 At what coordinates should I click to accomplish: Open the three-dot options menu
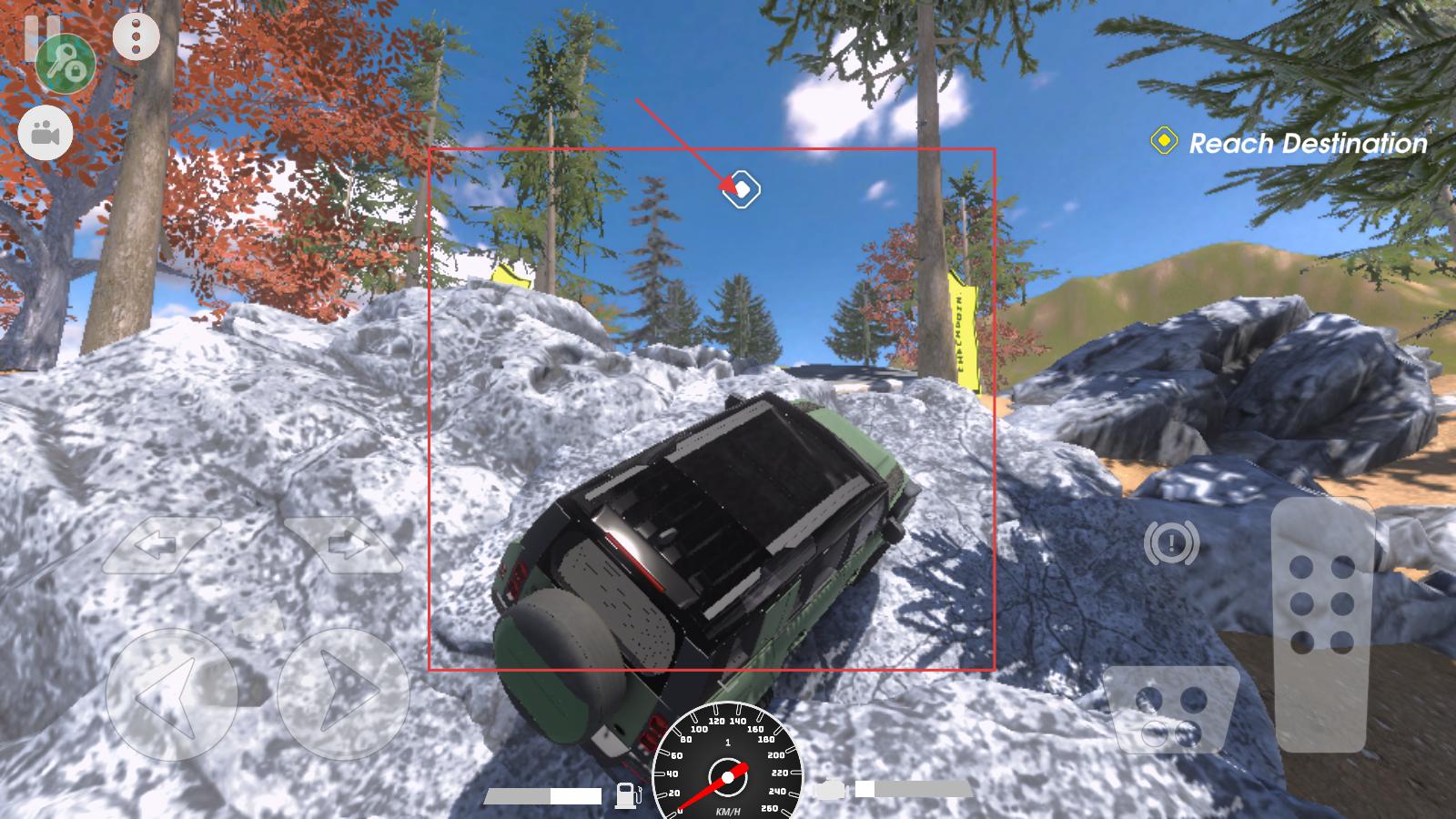tap(136, 36)
